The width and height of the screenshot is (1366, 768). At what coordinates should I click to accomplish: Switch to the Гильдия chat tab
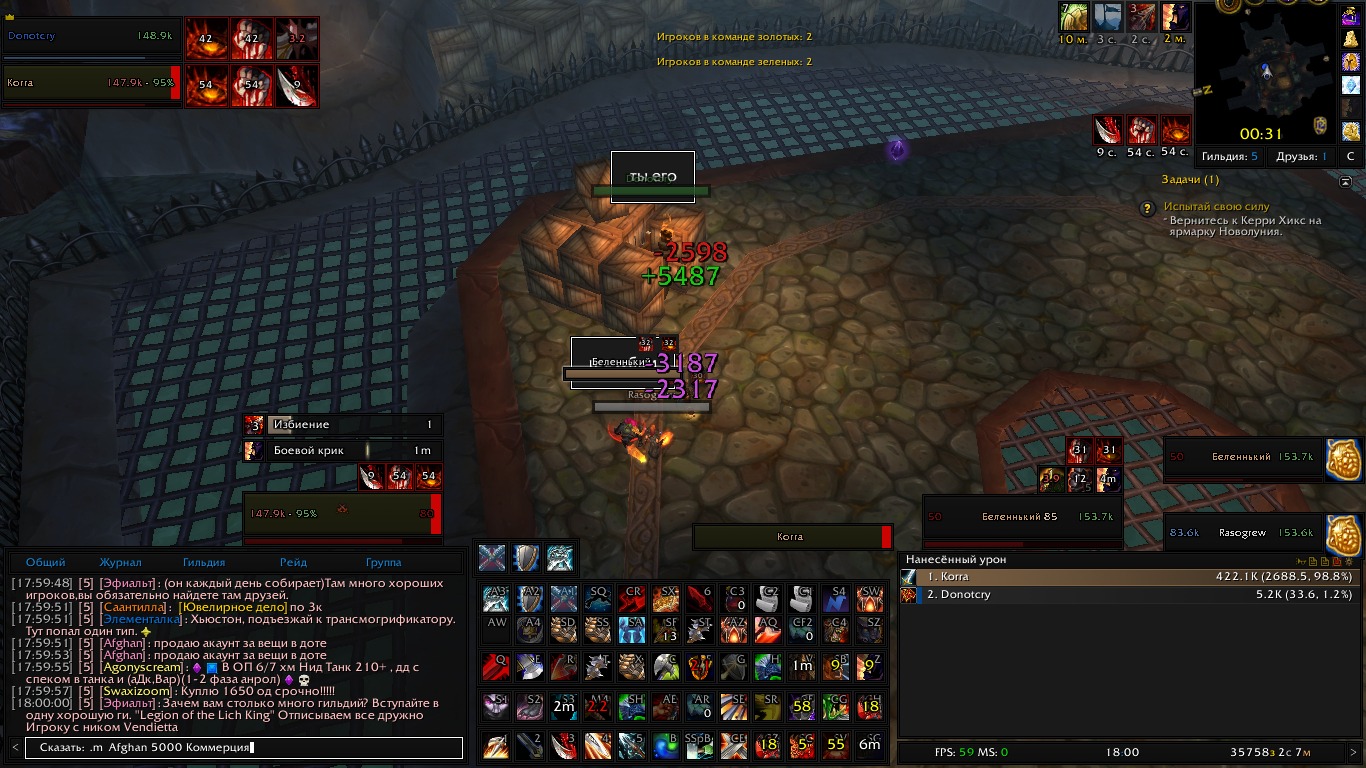(x=204, y=562)
